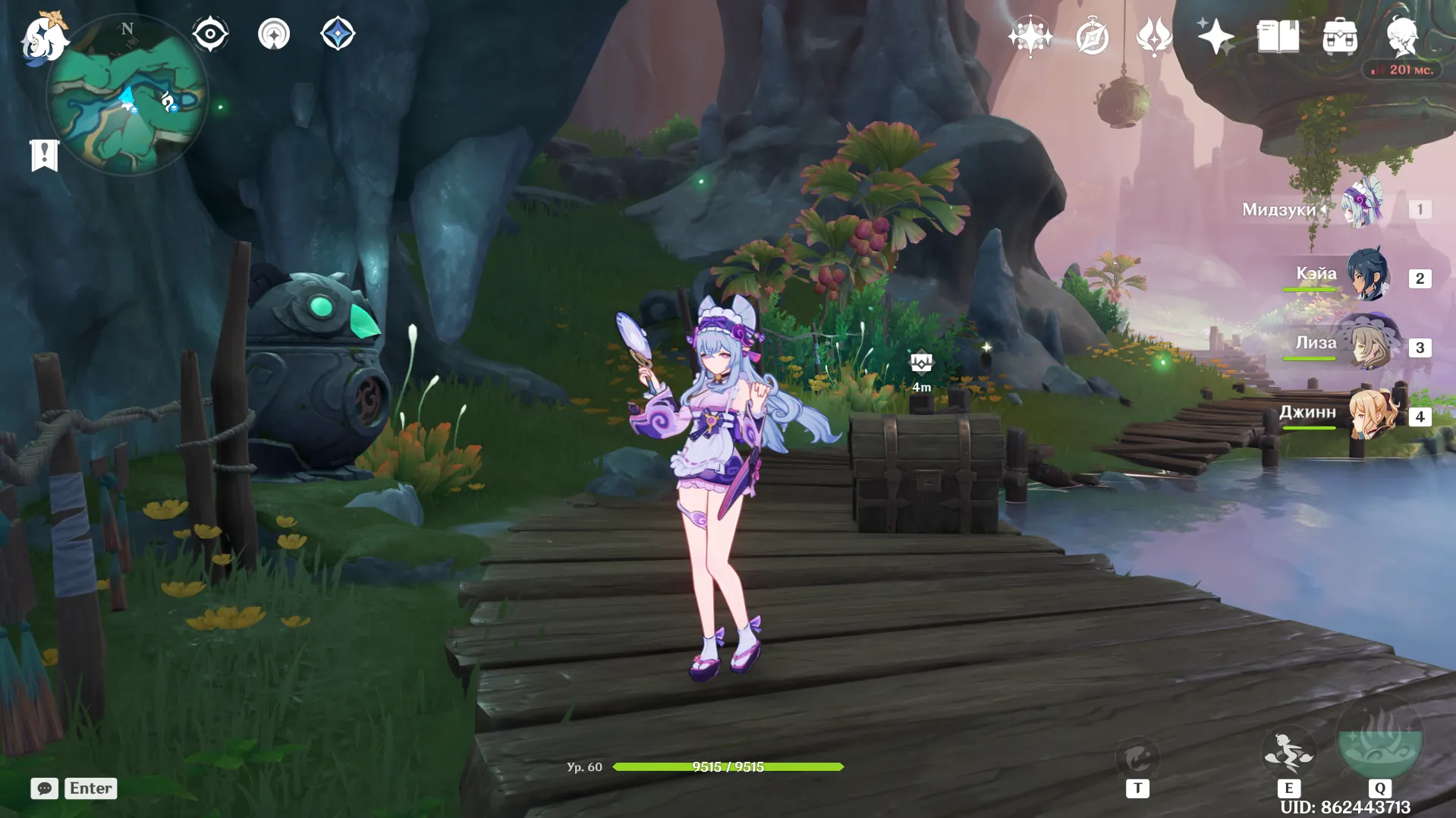This screenshot has width=1456, height=818.
Task: Click the blue diamond icon in the top bar
Action: click(338, 34)
